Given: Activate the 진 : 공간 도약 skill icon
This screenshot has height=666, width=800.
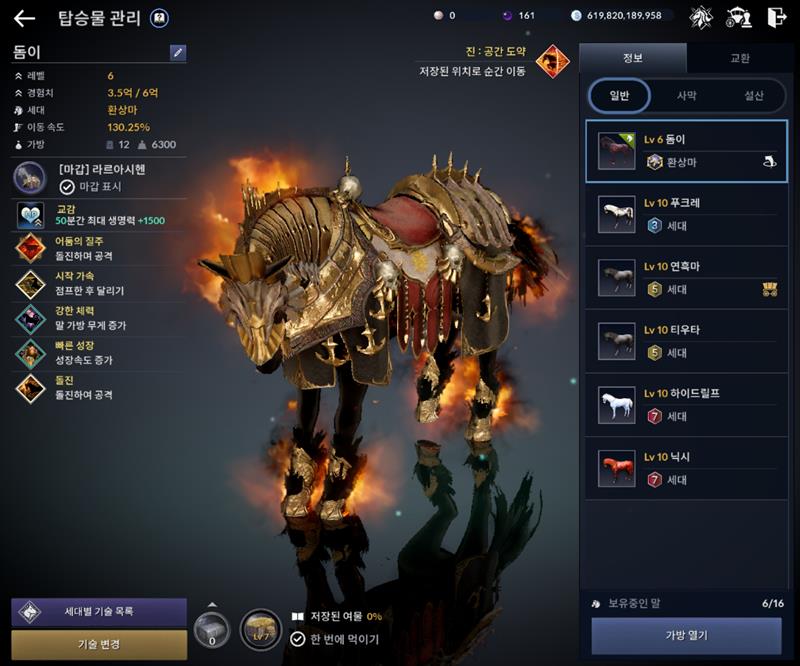Looking at the screenshot, I should [552, 61].
